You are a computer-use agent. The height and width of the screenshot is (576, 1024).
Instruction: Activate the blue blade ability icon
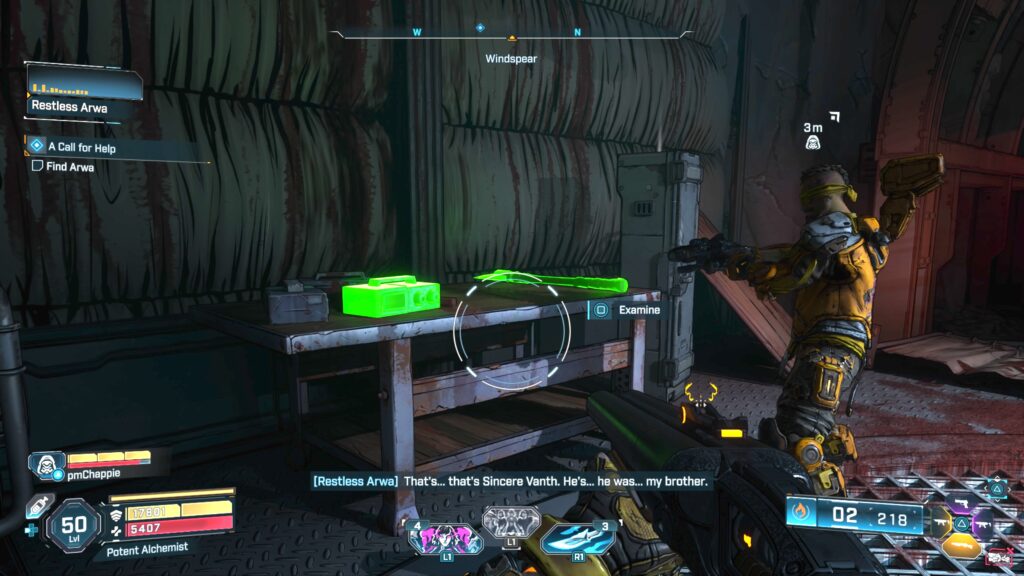[x=578, y=539]
